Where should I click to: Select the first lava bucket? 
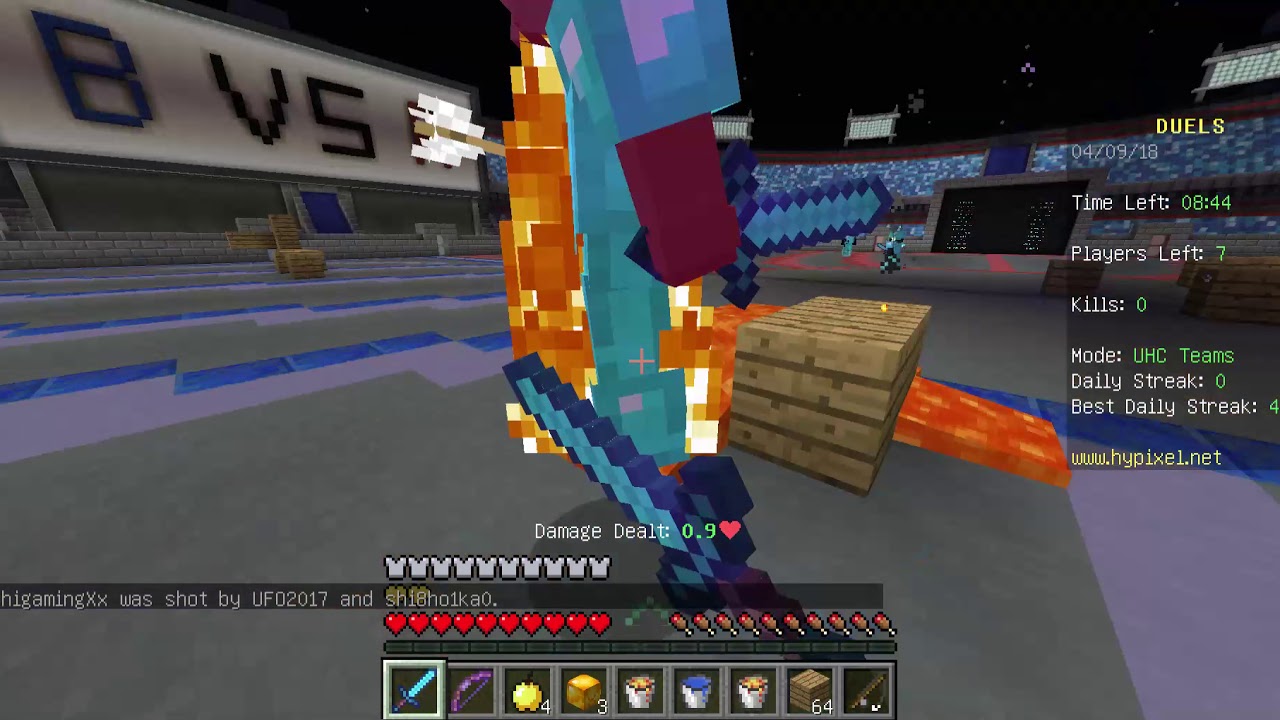641,688
